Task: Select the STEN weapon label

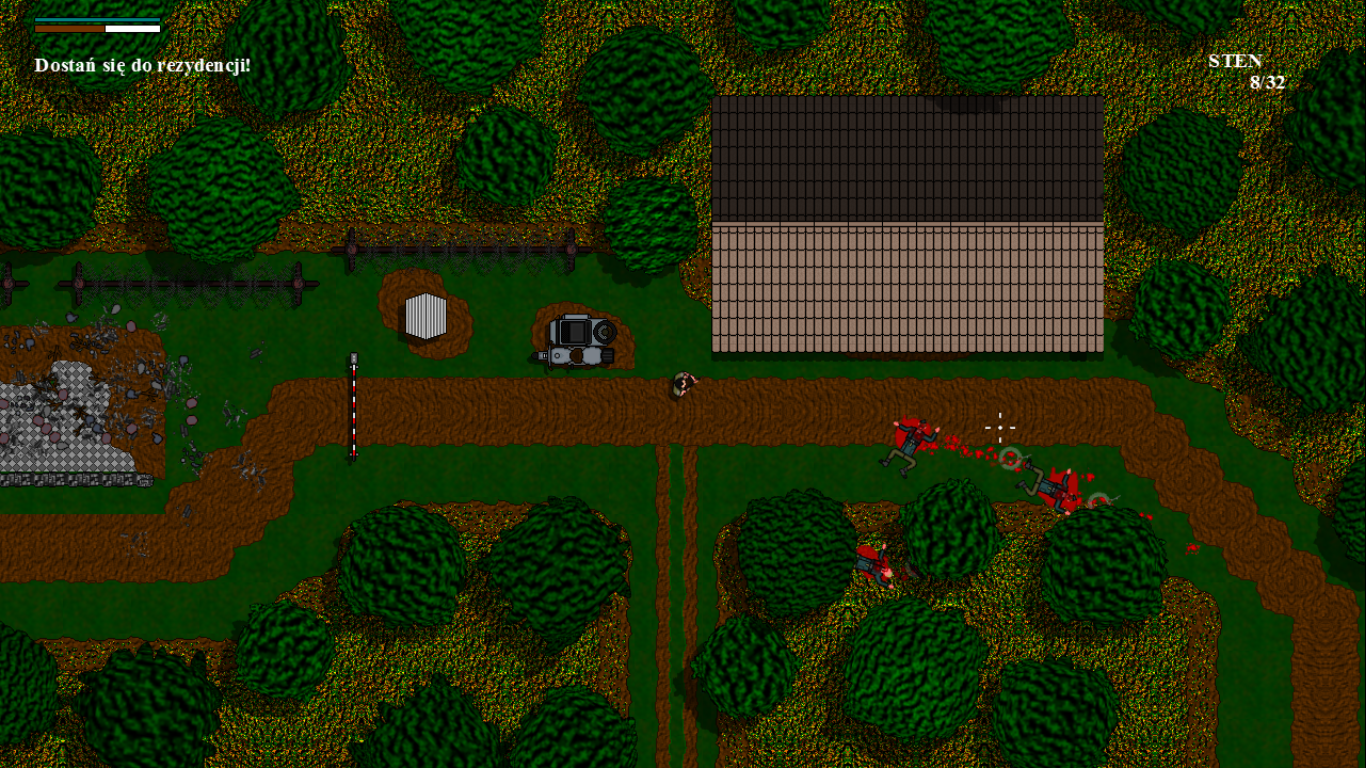Action: [x=1235, y=61]
